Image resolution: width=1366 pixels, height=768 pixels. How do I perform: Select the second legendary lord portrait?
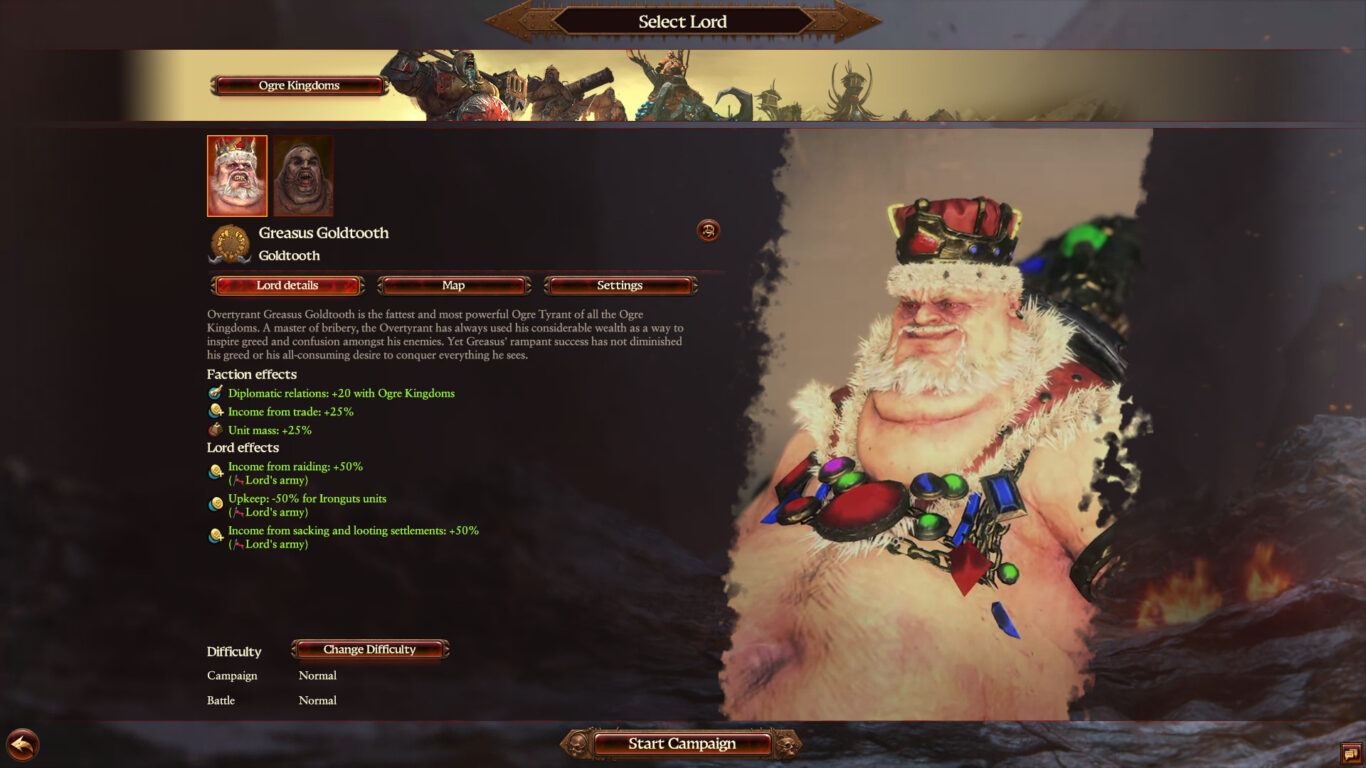(304, 174)
